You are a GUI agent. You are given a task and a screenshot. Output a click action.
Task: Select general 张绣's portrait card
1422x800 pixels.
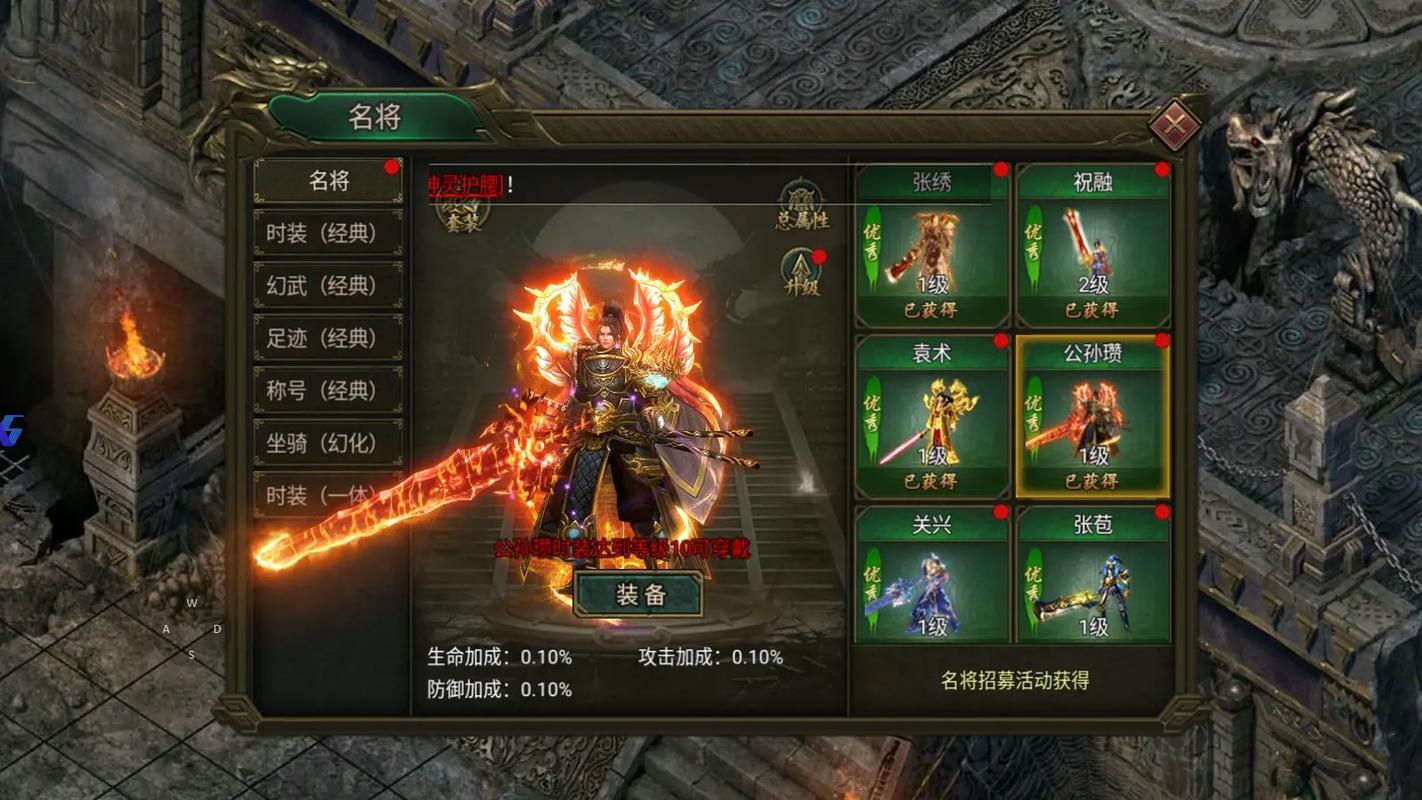point(931,245)
